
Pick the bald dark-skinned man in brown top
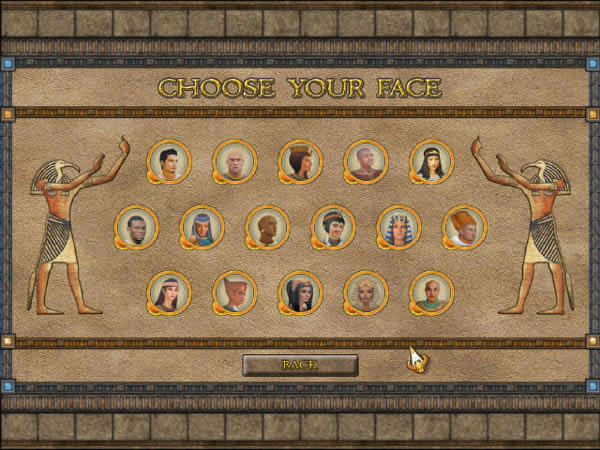click(x=366, y=160)
